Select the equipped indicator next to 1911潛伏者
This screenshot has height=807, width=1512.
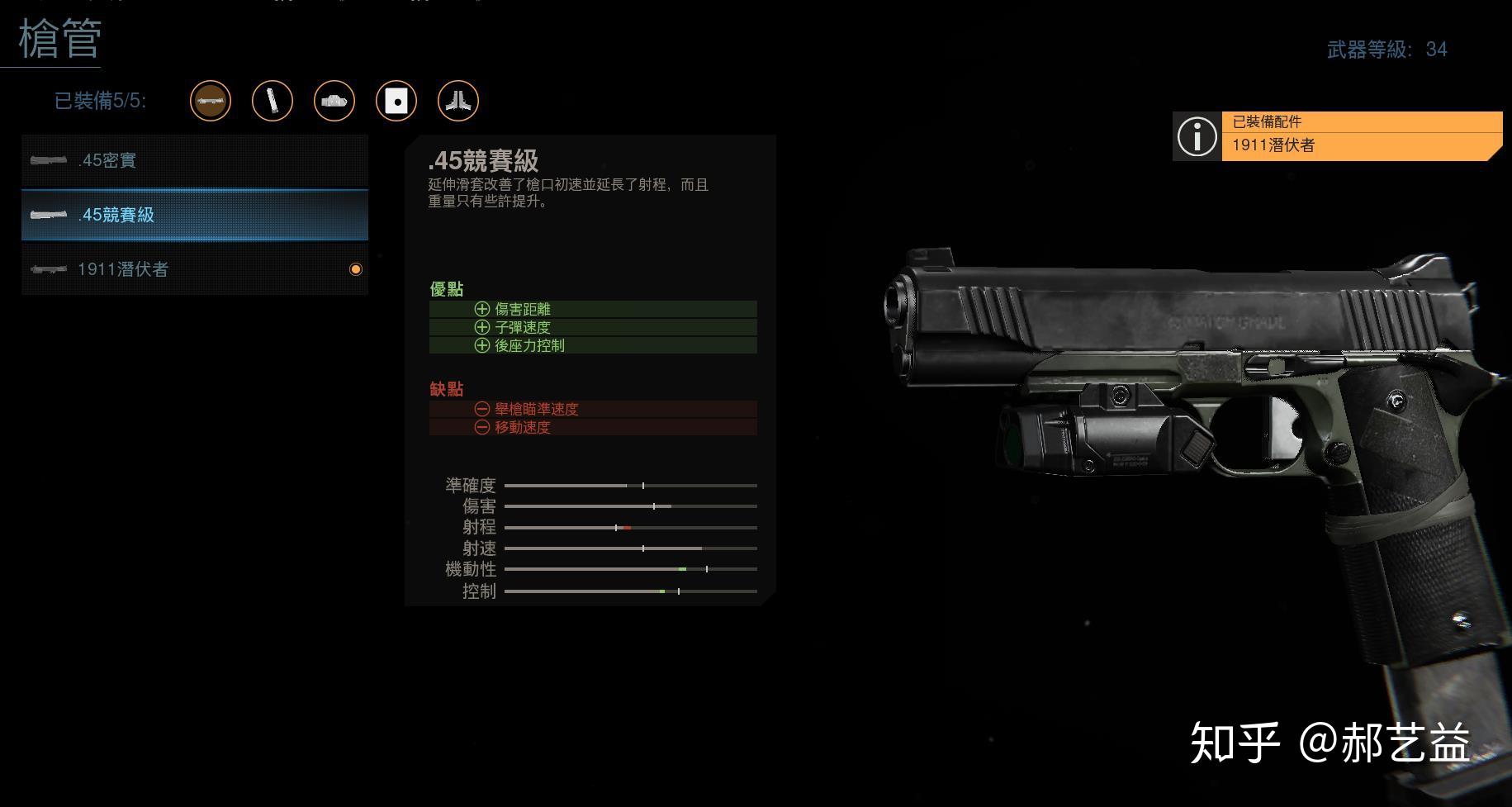coord(356,268)
